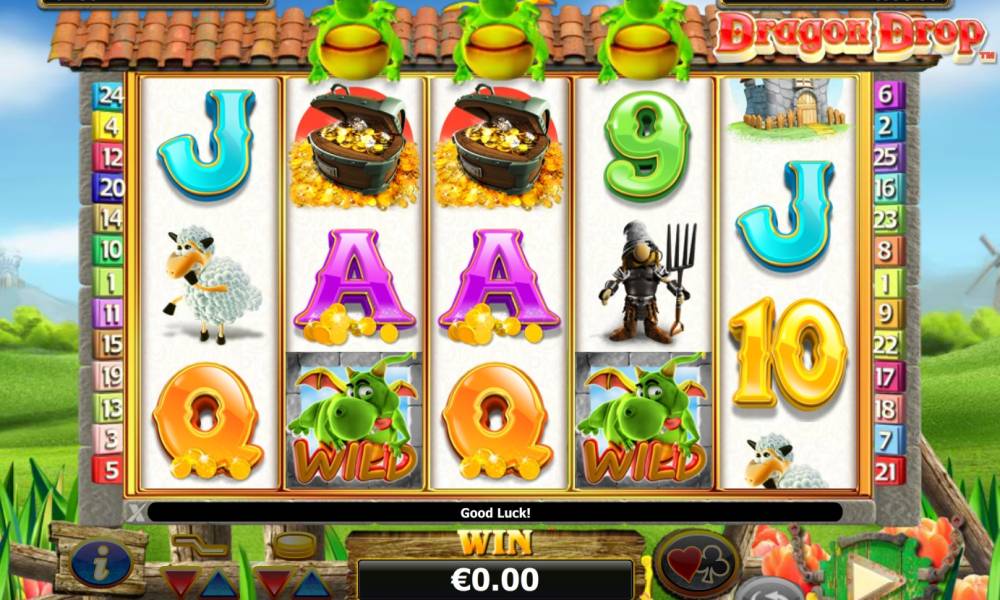Choose payline marker number 5
Image resolution: width=1000 pixels, height=600 pixels.
tap(107, 468)
